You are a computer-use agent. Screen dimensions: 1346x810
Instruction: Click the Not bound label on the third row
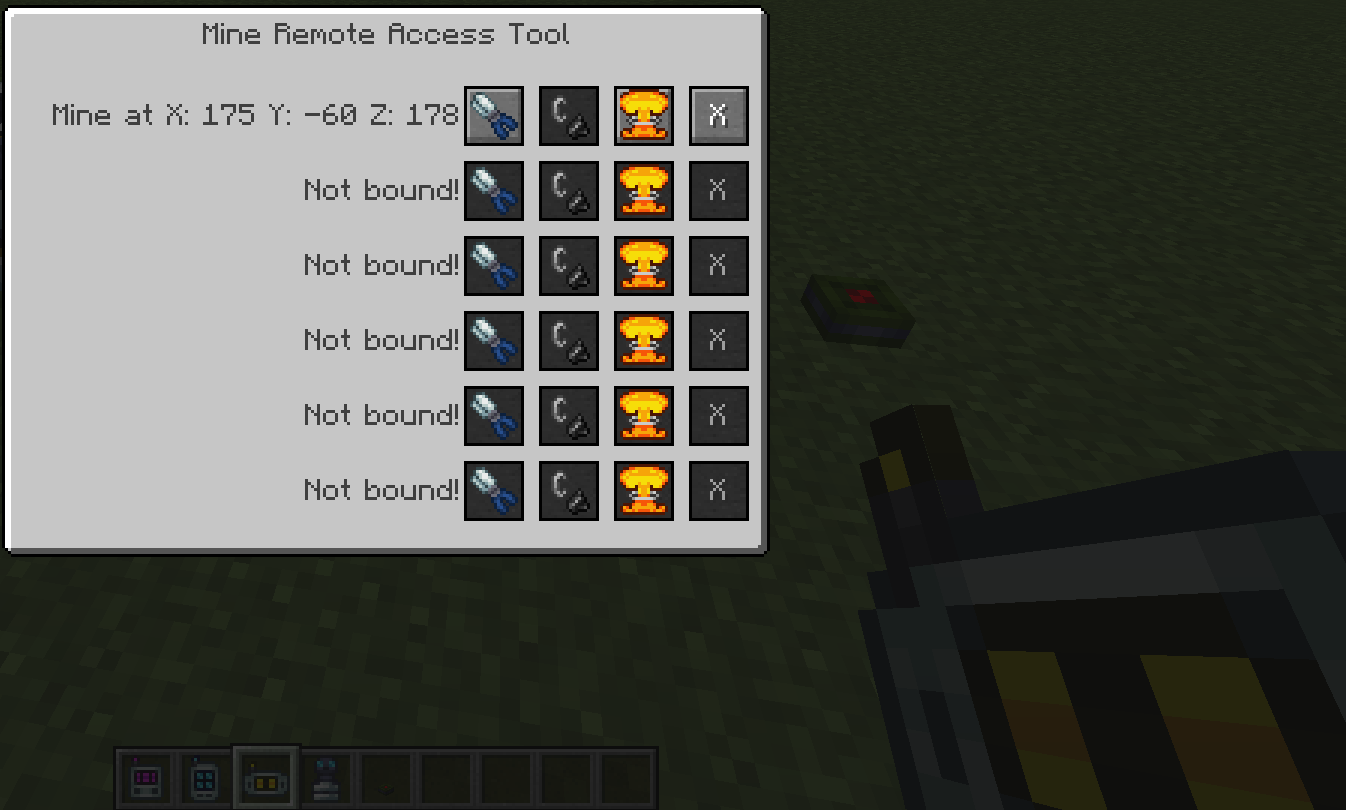(380, 266)
